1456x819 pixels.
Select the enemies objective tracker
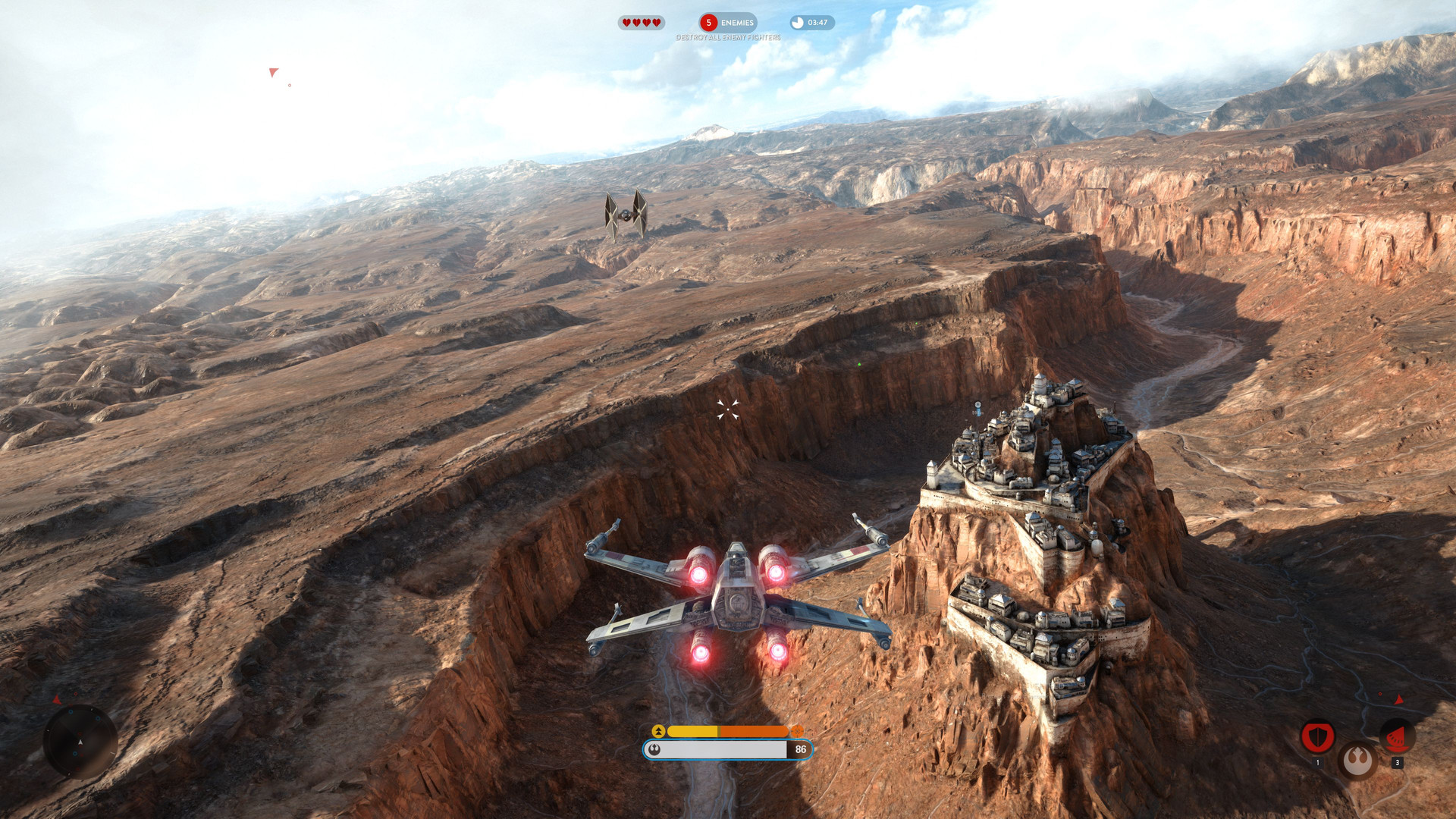(728, 23)
